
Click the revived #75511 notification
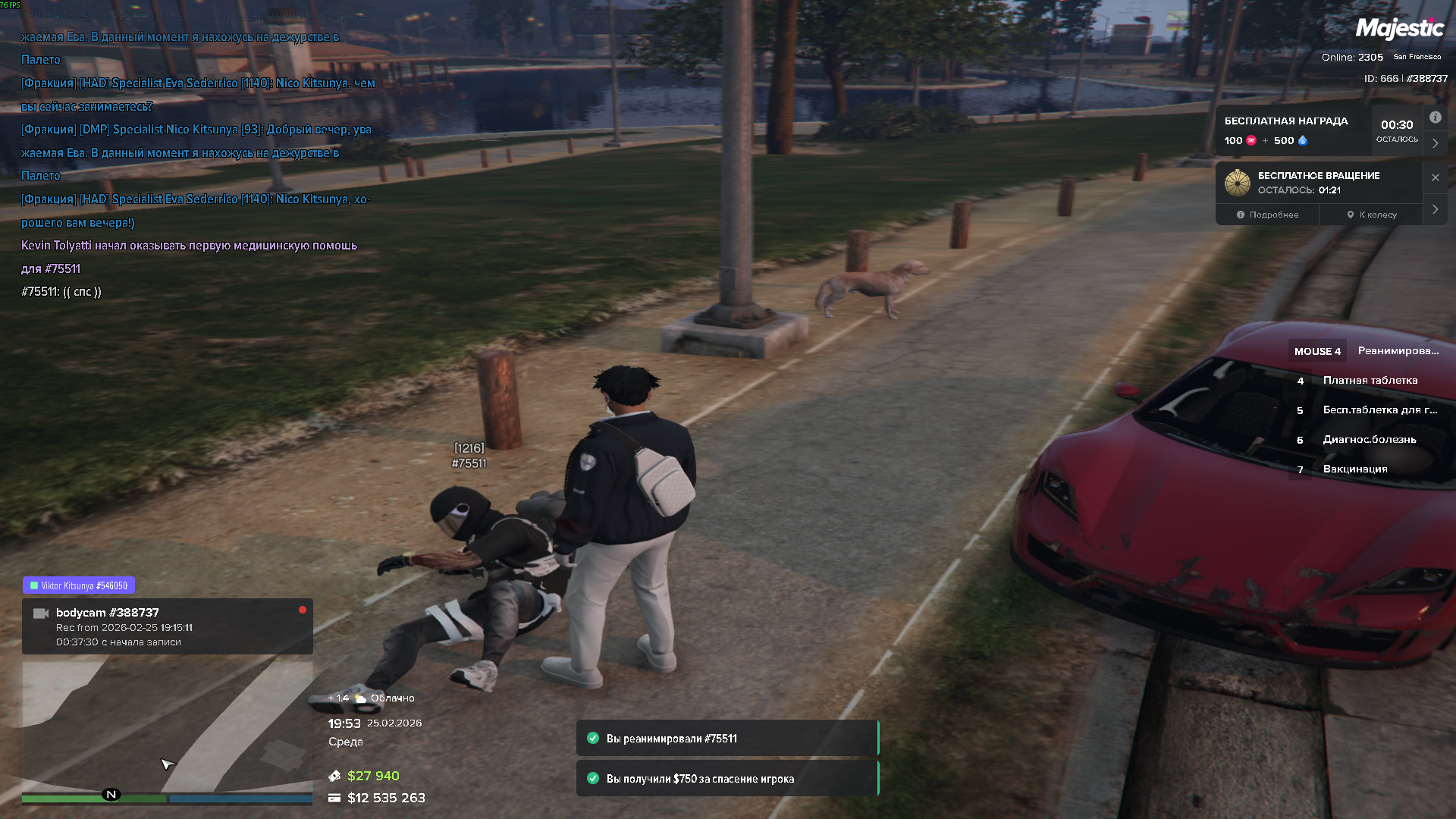726,739
